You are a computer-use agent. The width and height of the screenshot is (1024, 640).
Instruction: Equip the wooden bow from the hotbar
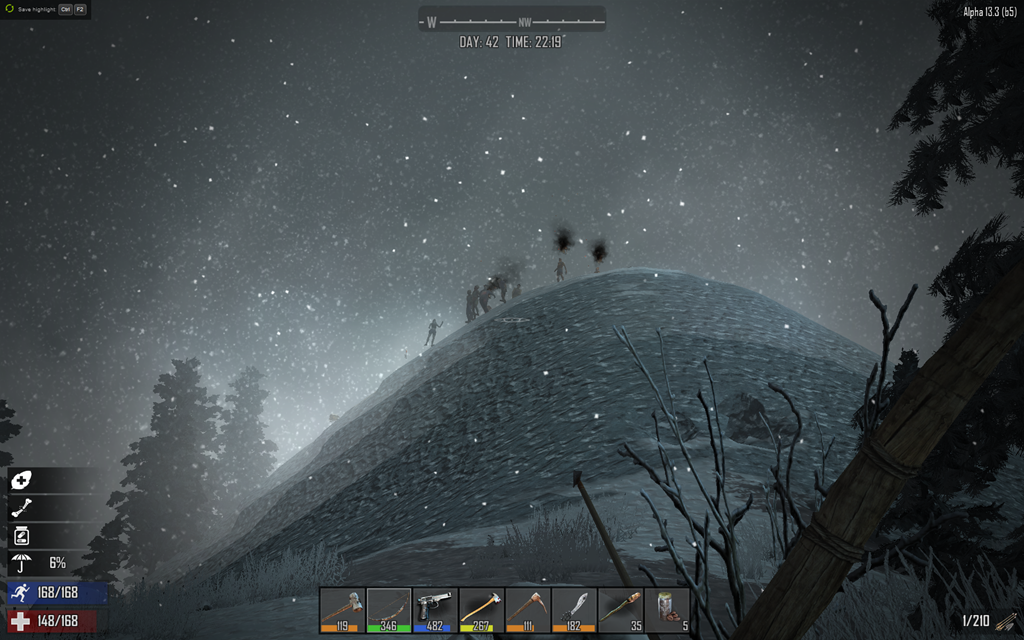click(x=389, y=609)
